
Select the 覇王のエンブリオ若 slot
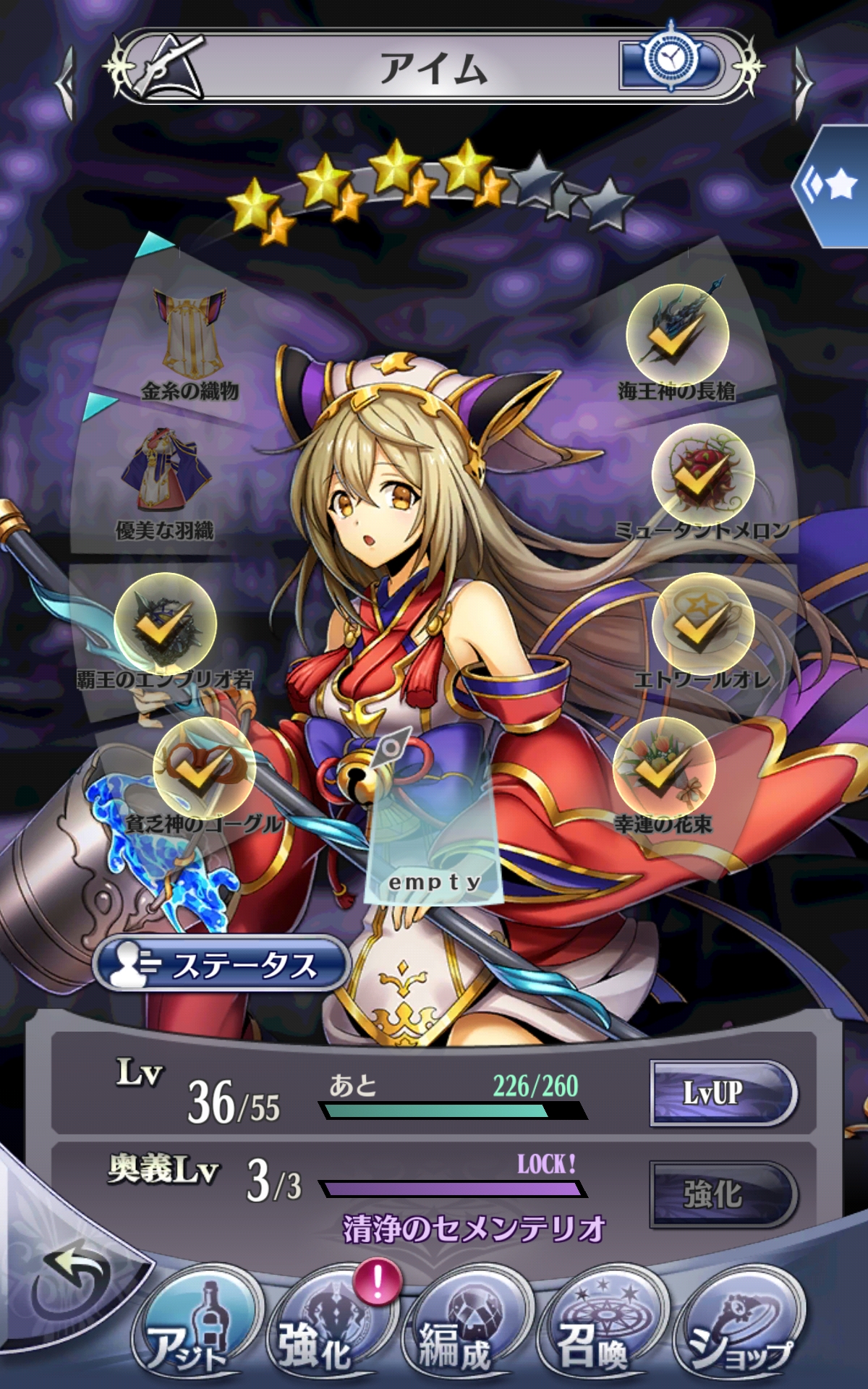[x=165, y=624]
